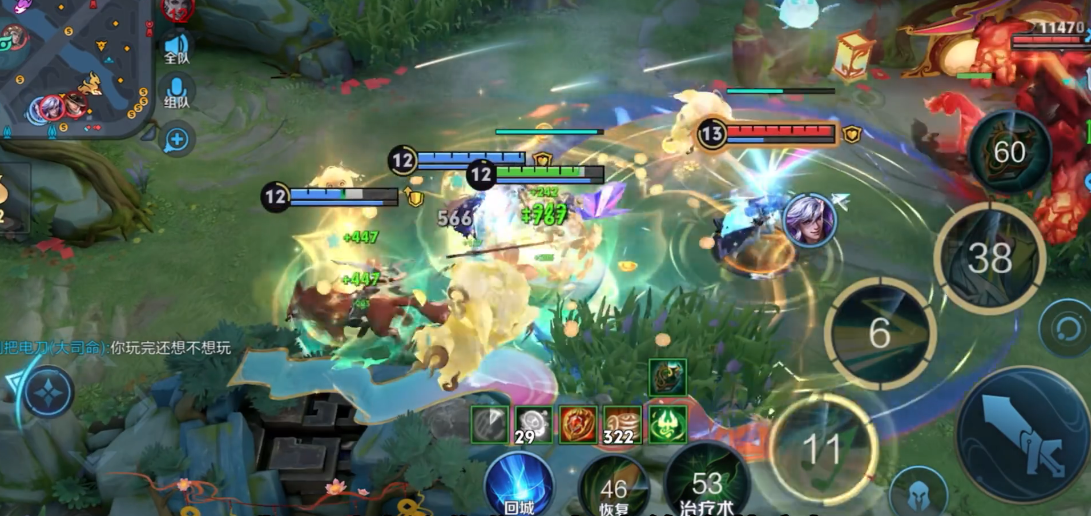Select the item slot showing 29
The width and height of the screenshot is (1091, 516).
coord(535,425)
